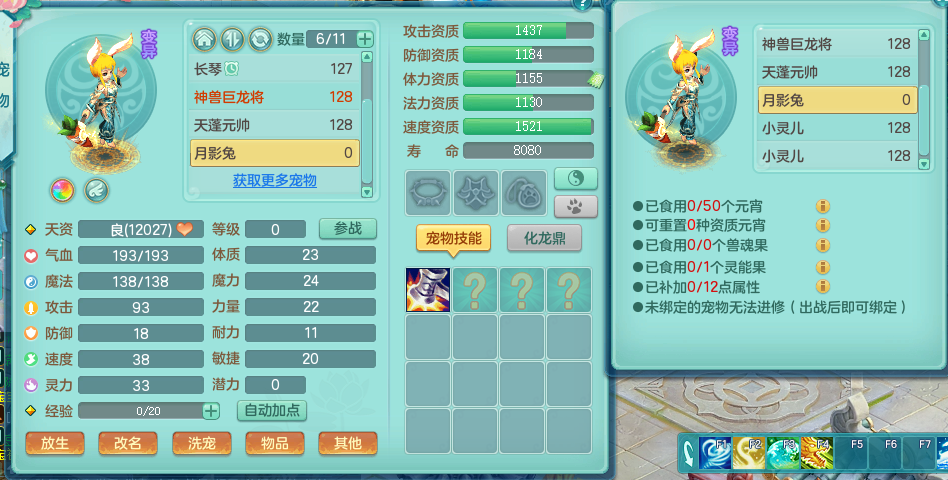
Task: Expand pet capacity with the plus button
Action: (365, 39)
